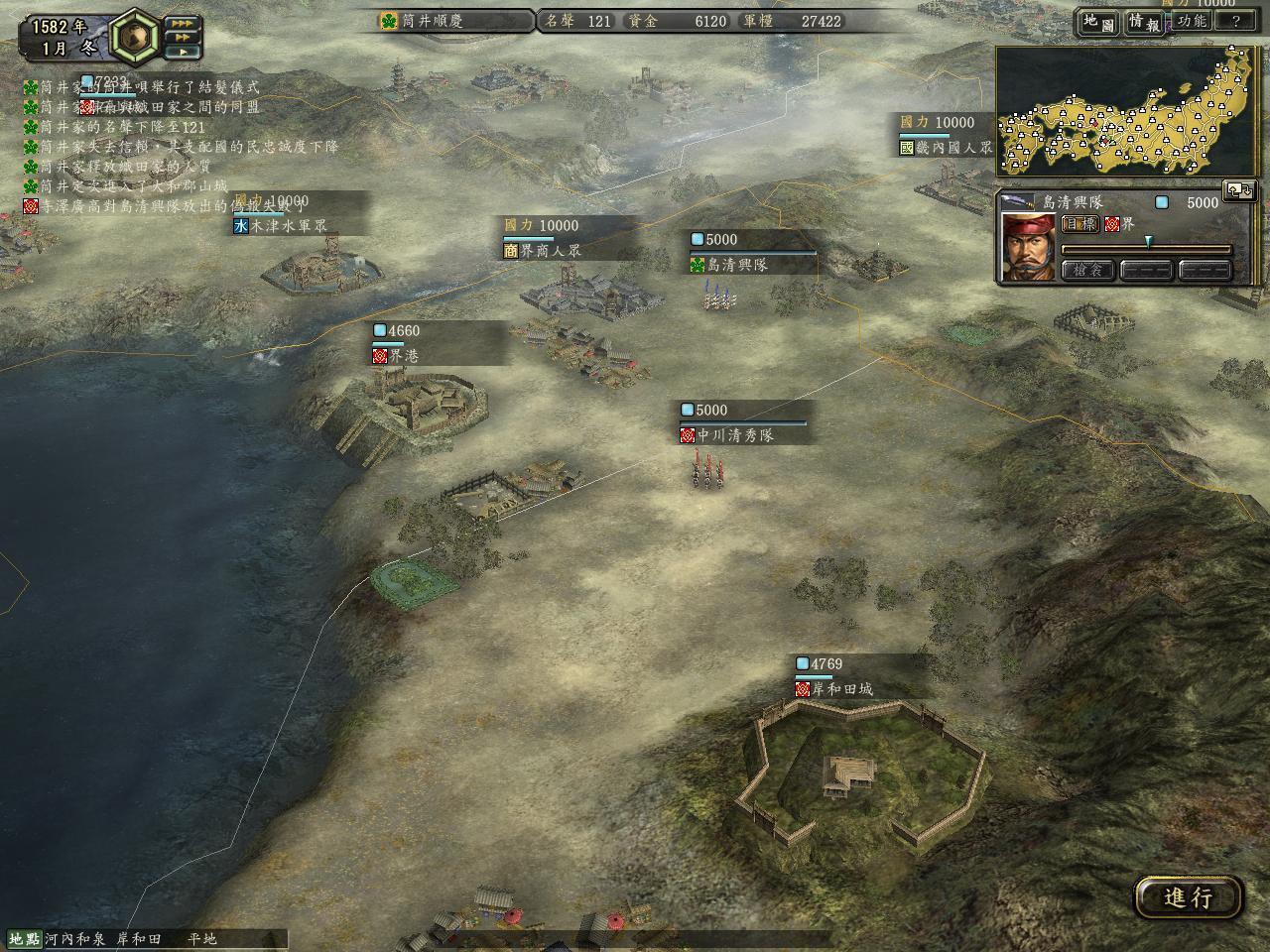The height and width of the screenshot is (952, 1270).
Task: Click the 進行 proceed button
Action: pos(1188,897)
